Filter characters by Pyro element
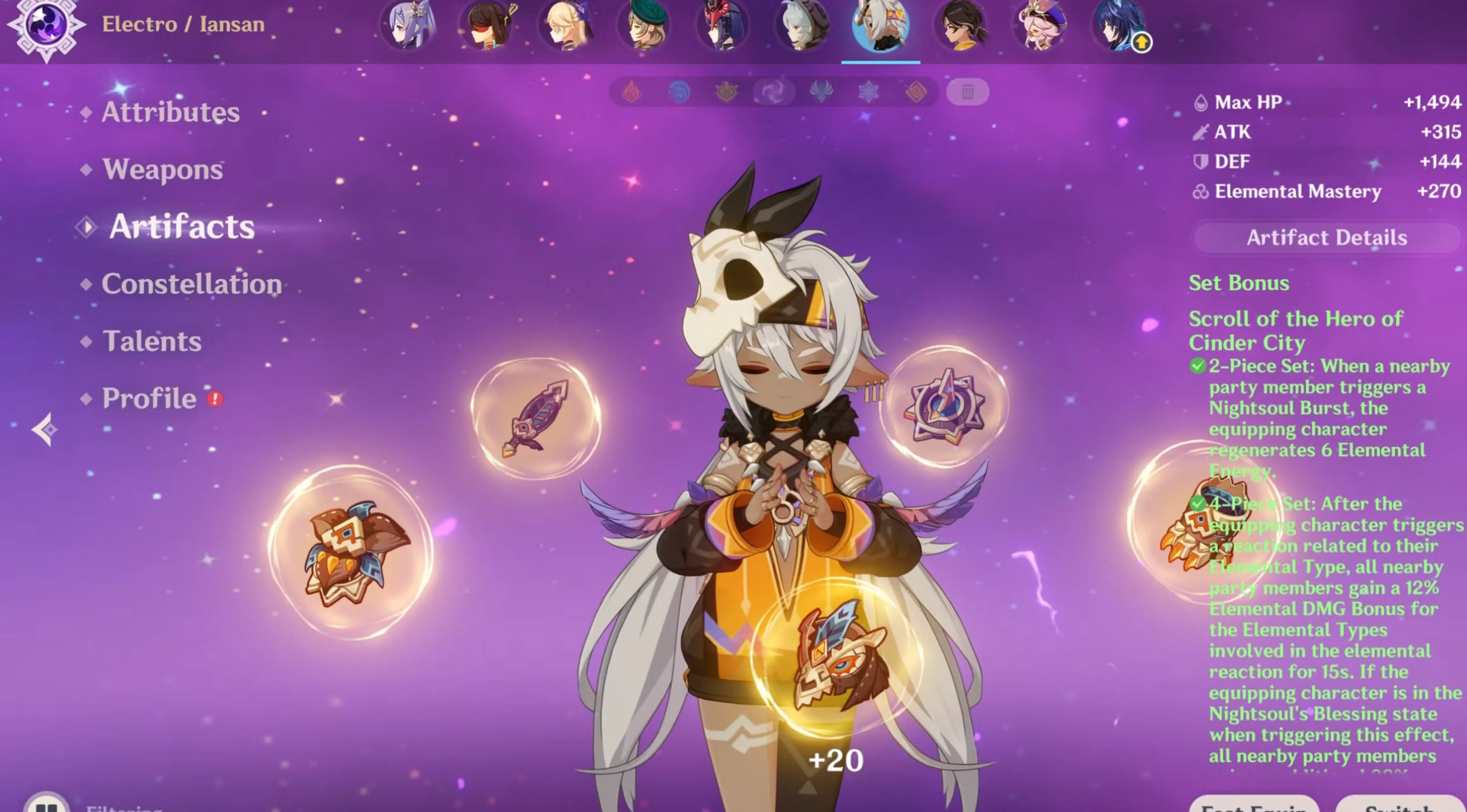Image resolution: width=1467 pixels, height=812 pixels. pos(632,92)
